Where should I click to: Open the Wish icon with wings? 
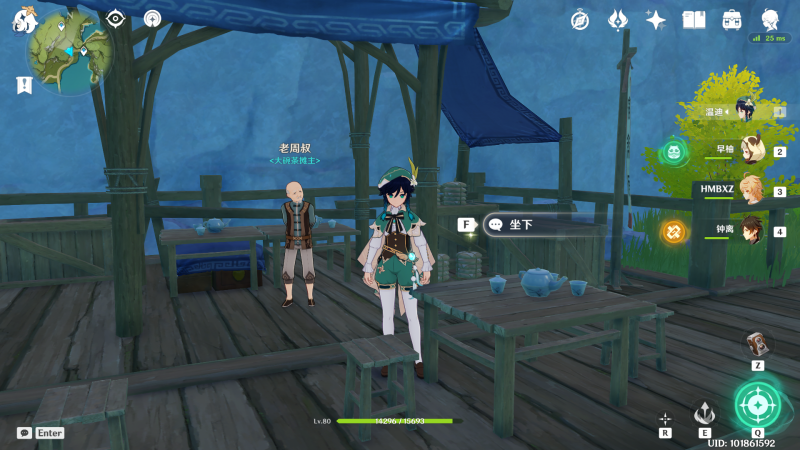(x=618, y=19)
